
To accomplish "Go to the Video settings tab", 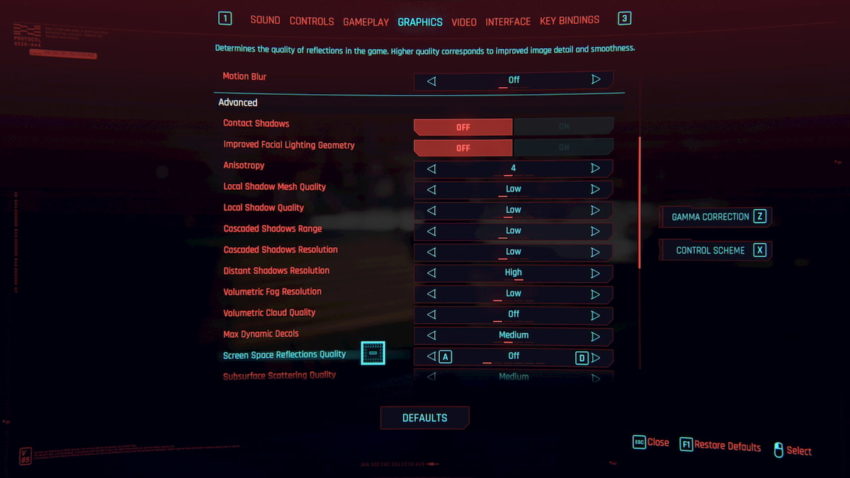I will tap(464, 20).
